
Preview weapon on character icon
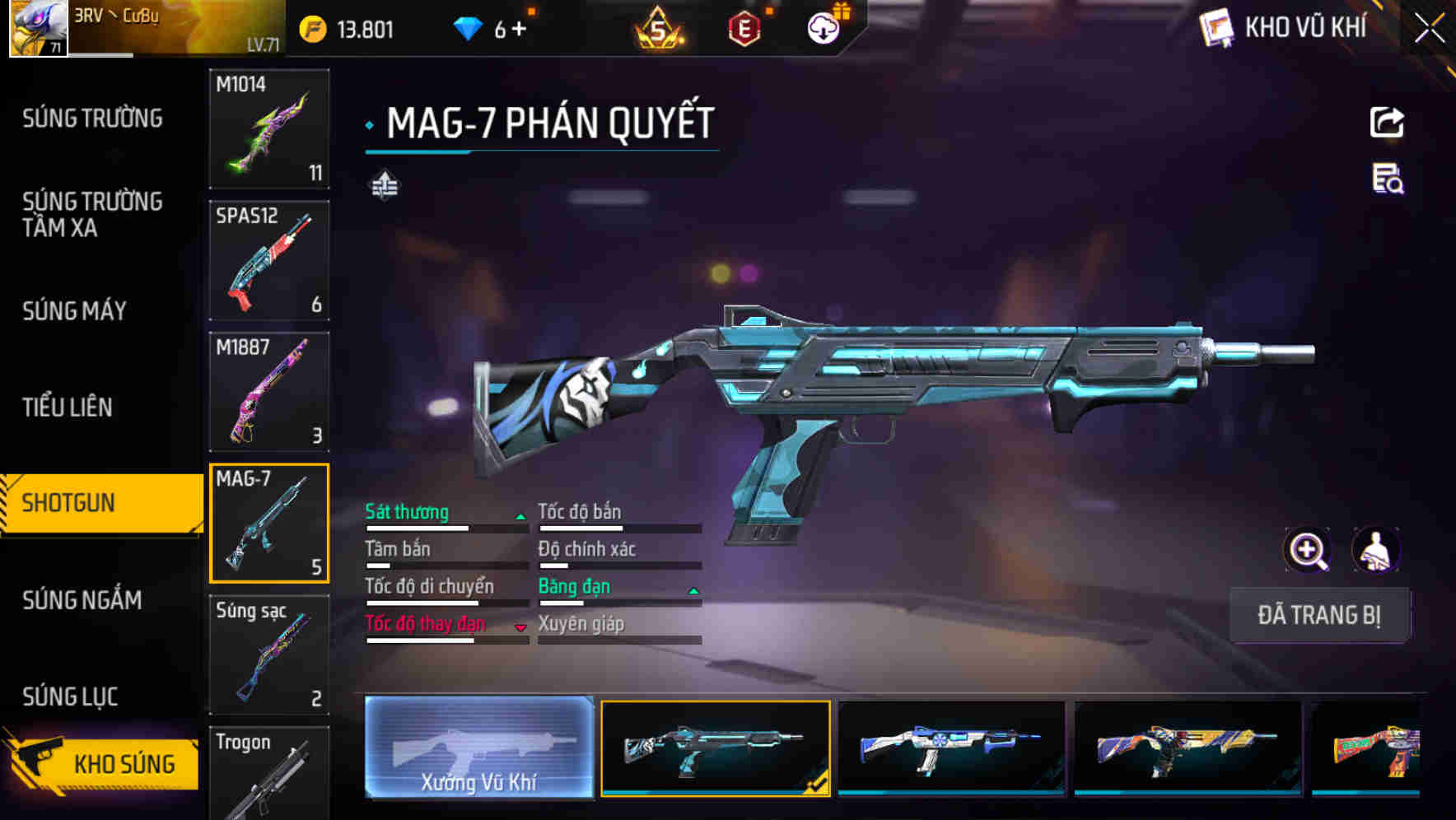1376,550
